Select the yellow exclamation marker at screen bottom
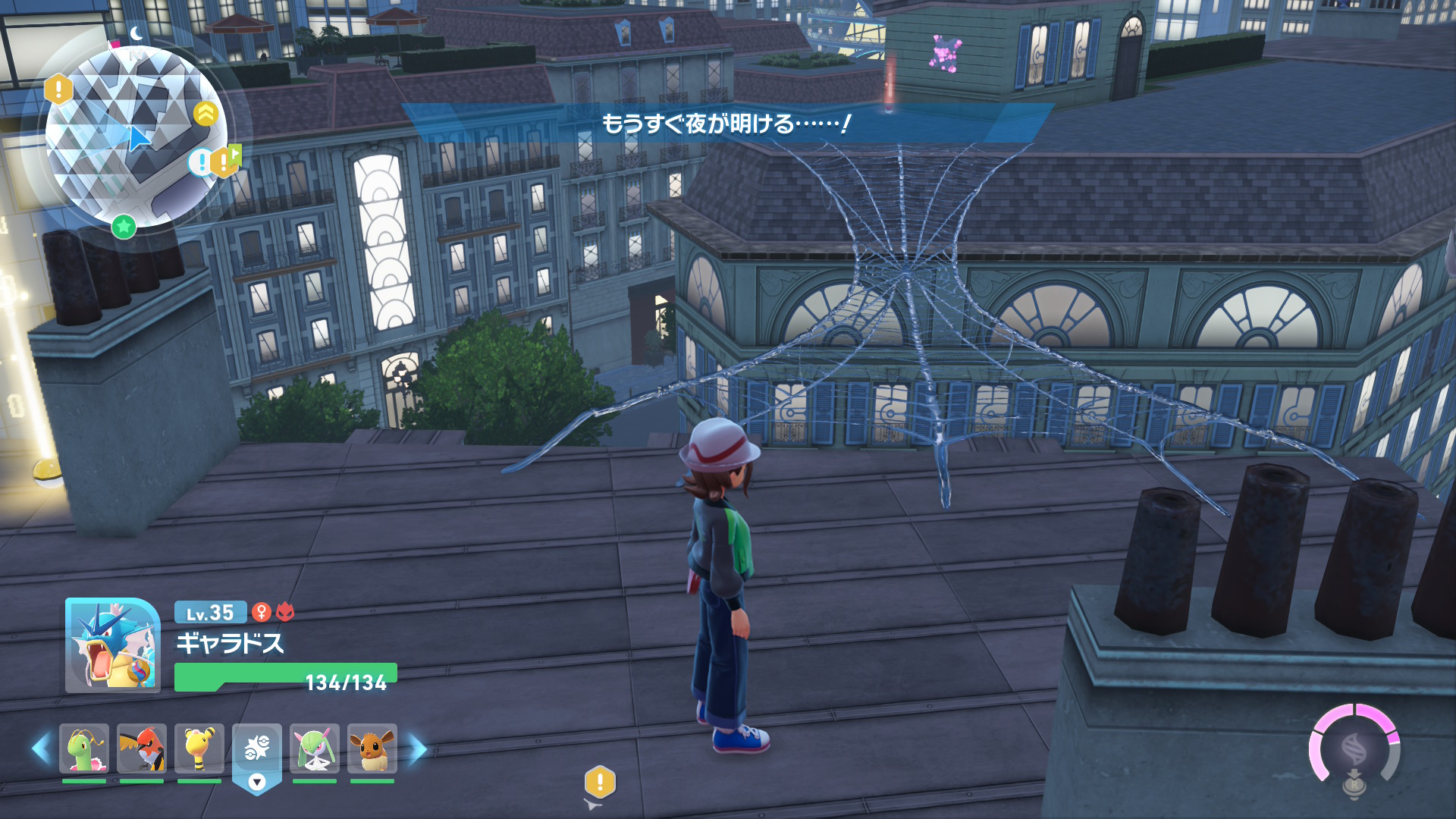 coord(600,781)
